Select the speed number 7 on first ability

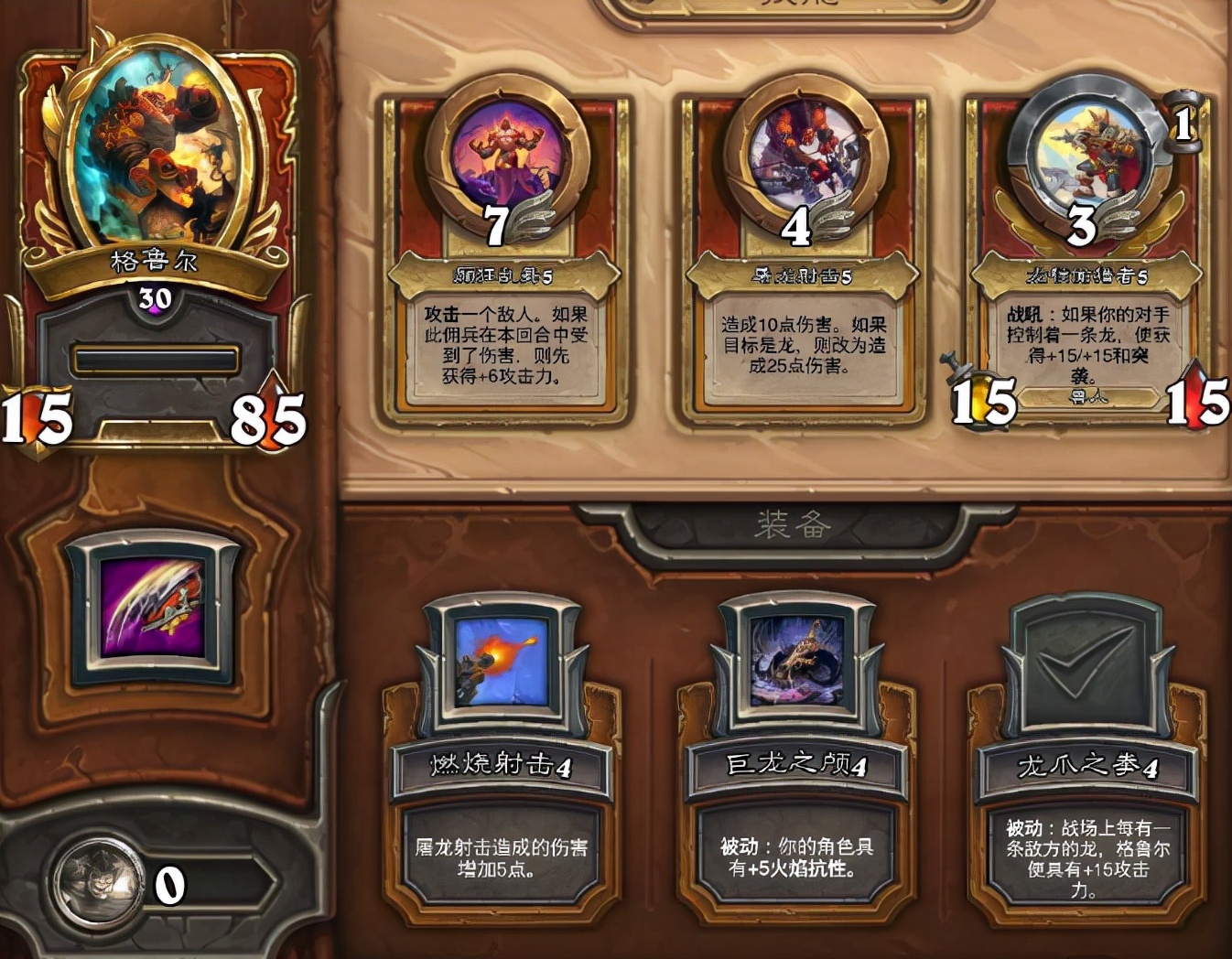495,223
